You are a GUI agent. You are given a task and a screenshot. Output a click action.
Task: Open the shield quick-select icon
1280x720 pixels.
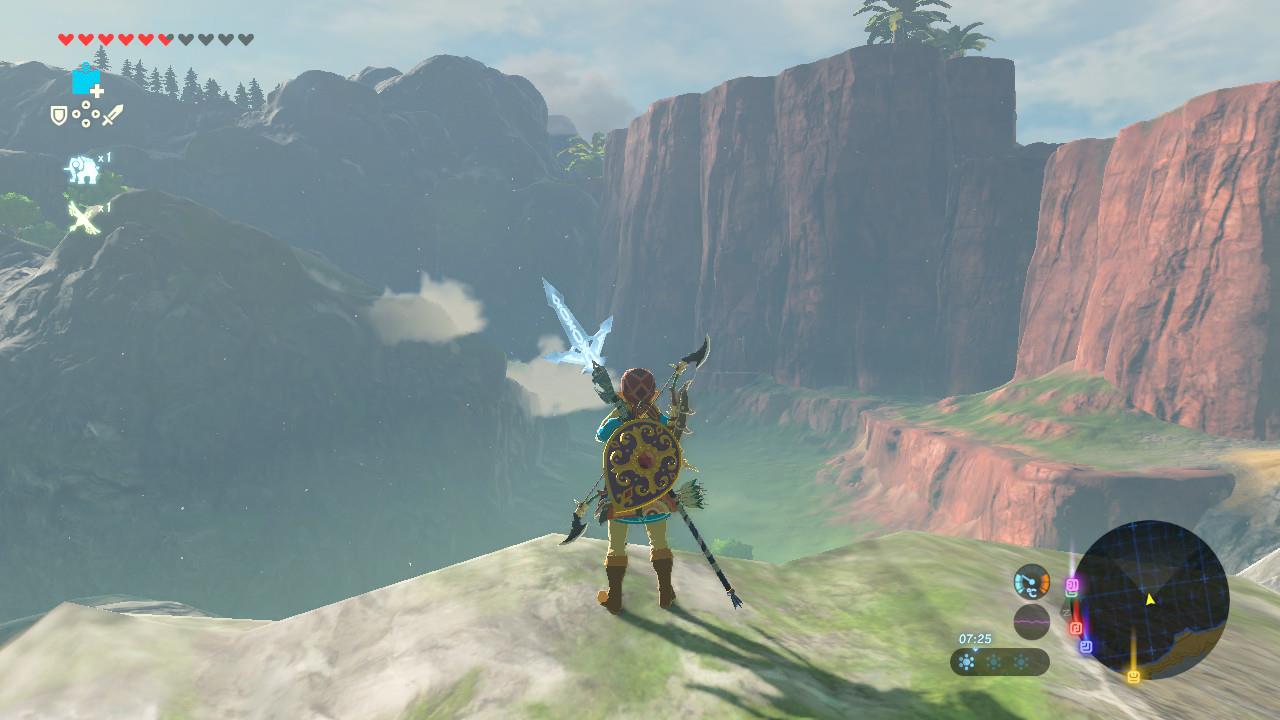click(x=59, y=116)
